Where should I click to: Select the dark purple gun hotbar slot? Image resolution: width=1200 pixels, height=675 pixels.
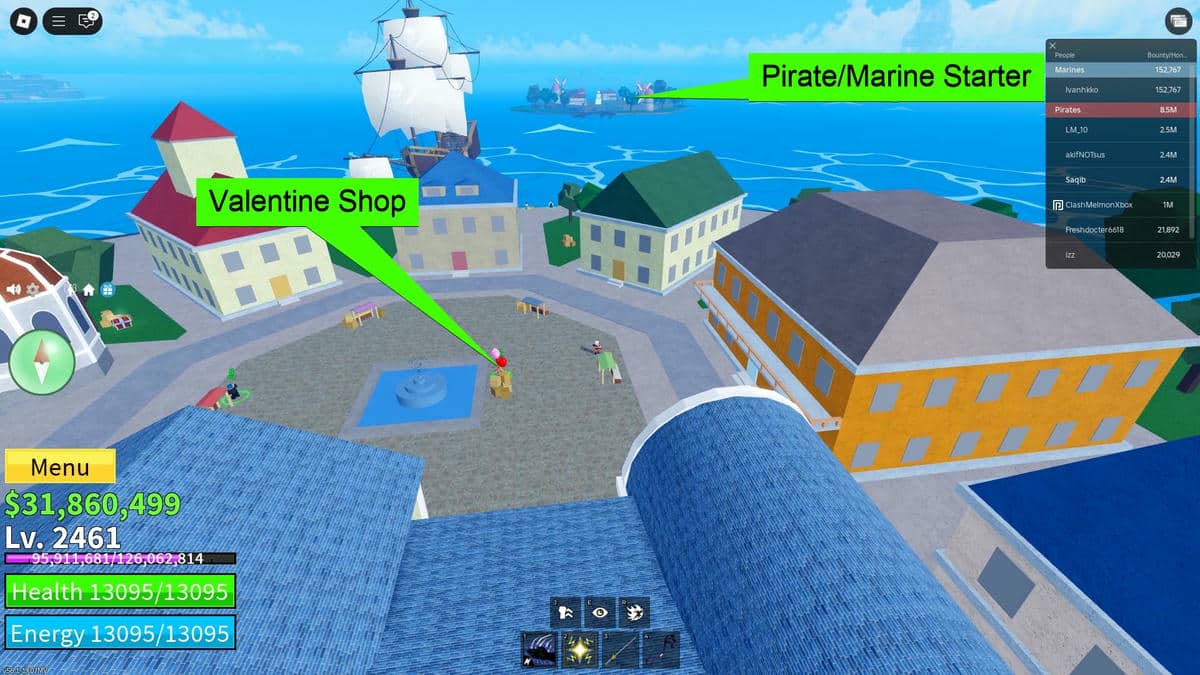(x=661, y=650)
